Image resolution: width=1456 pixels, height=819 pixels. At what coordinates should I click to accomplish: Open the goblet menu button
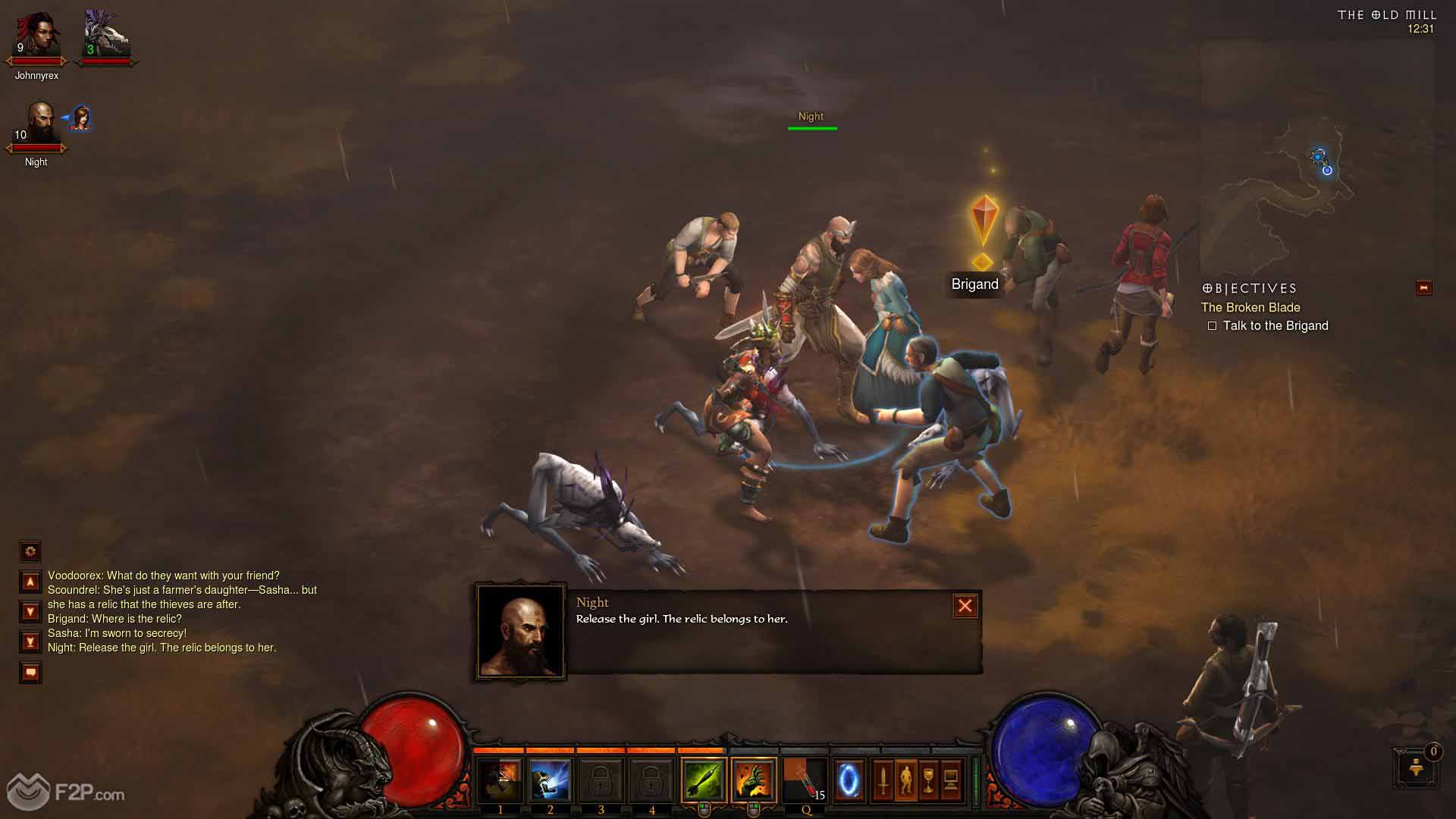click(928, 780)
